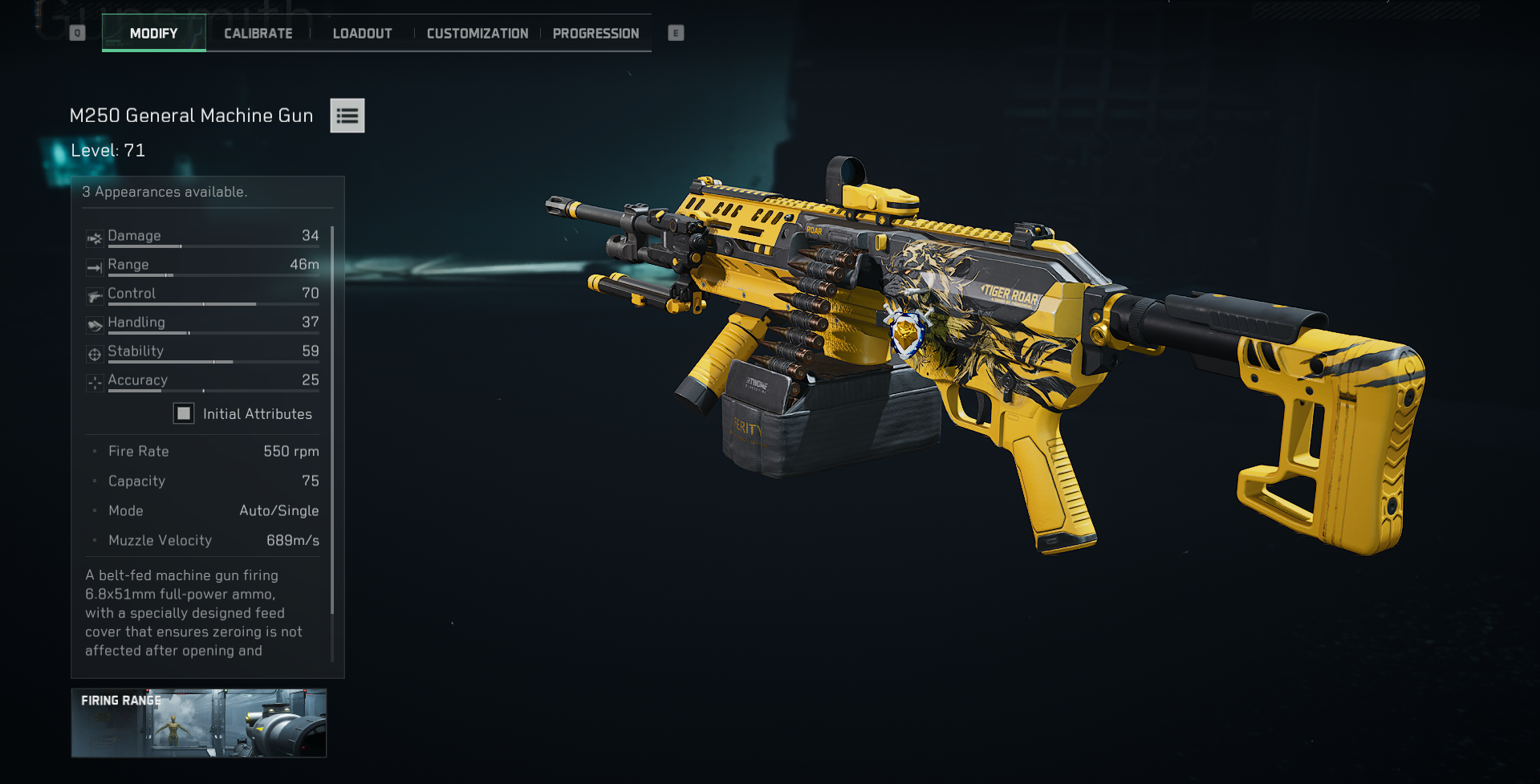Open the Firing Range
1540x784 pixels.
(198, 723)
